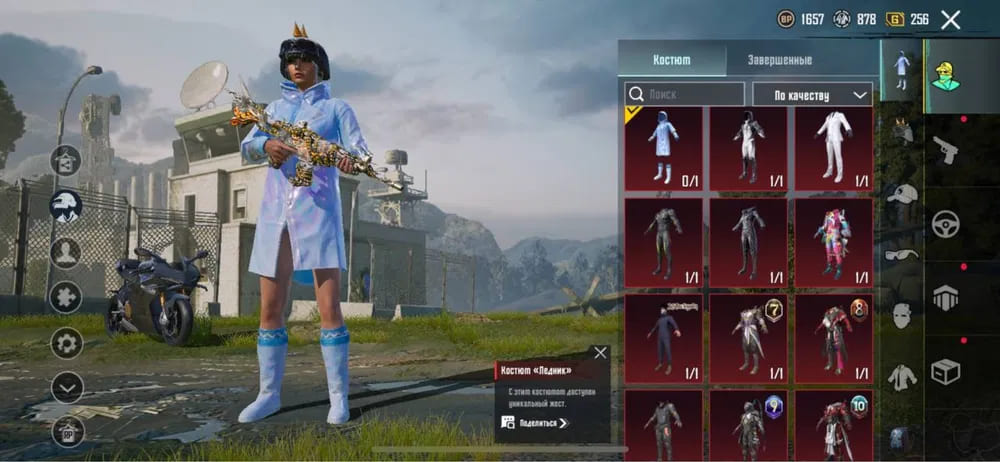Choose the white suit costume
The width and height of the screenshot is (1000, 462).
pos(834,148)
